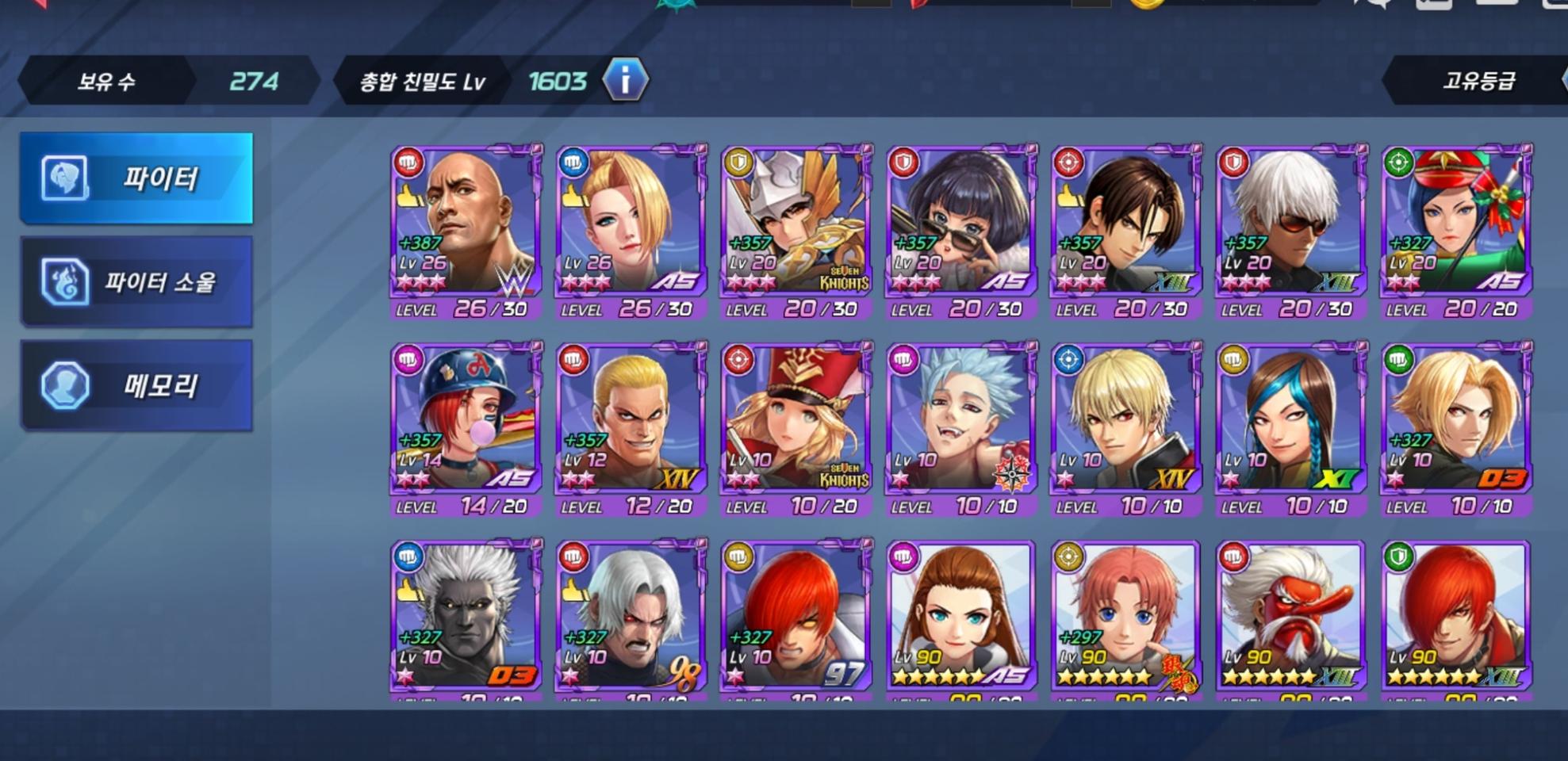
Task: Pick the blonde flat-top XIV fighter card
Action: tap(631, 418)
